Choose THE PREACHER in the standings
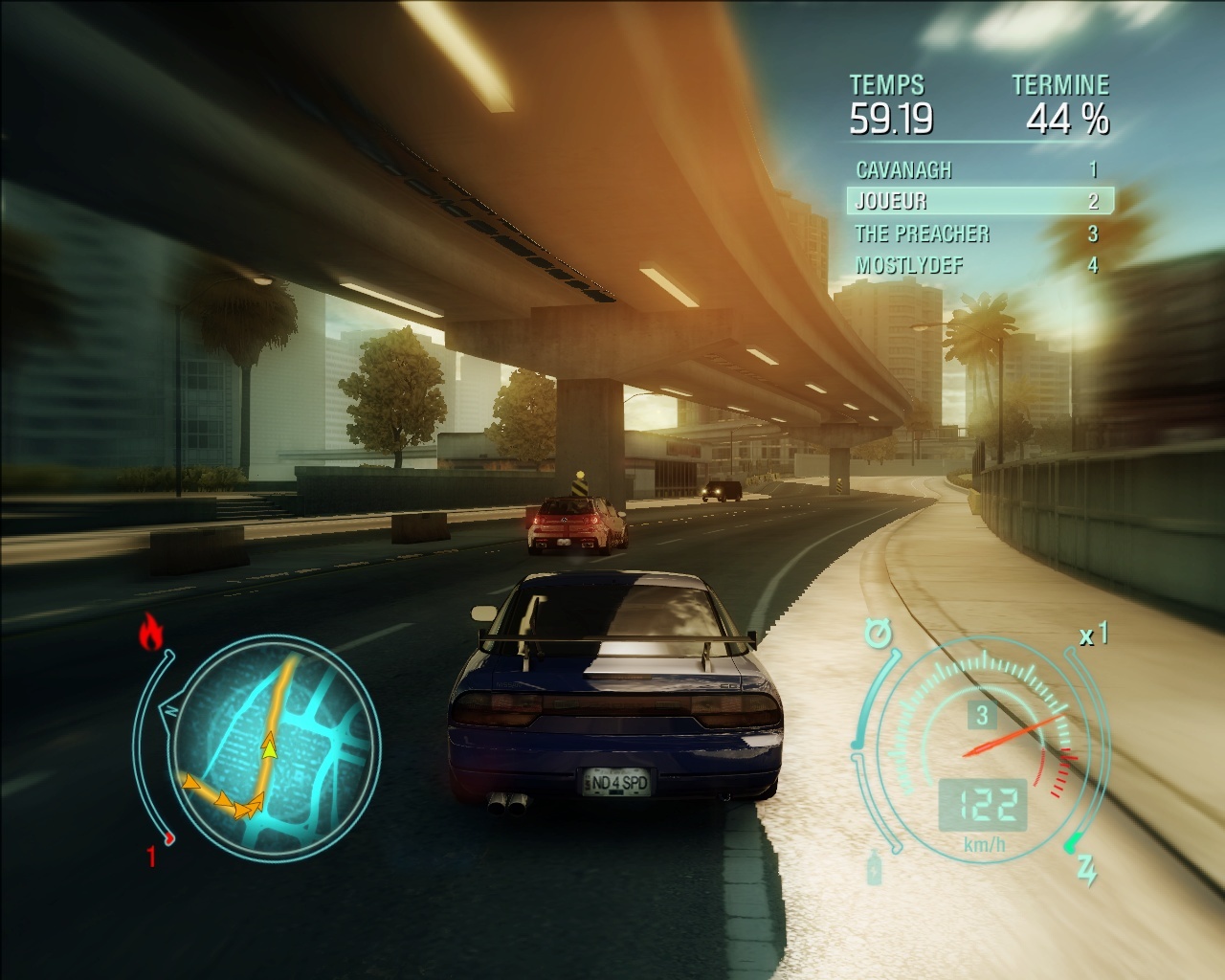The width and height of the screenshot is (1225, 980). [x=976, y=234]
